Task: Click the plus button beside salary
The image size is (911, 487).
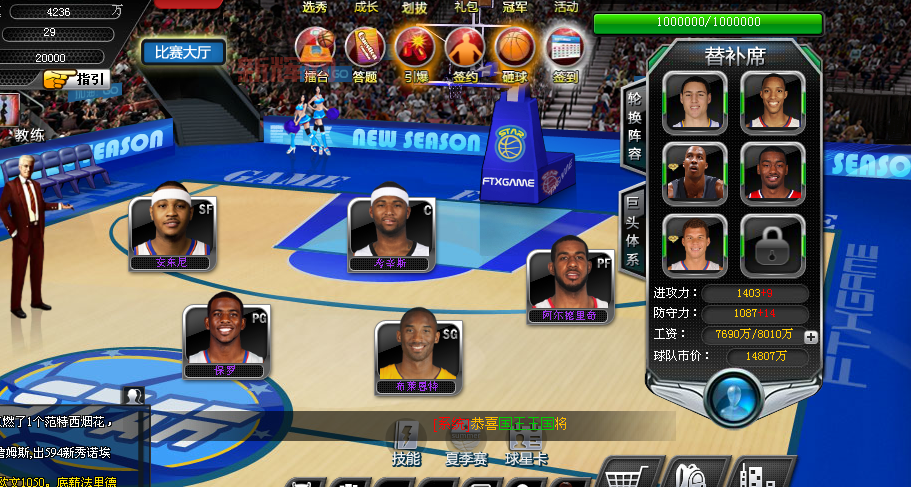Action: pos(810,337)
